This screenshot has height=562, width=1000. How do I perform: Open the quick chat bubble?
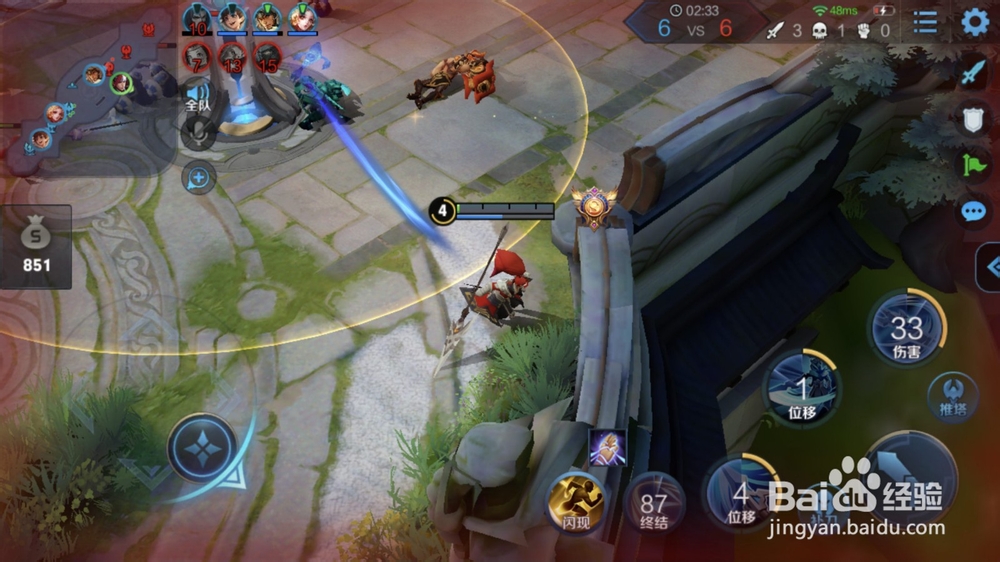tap(974, 211)
